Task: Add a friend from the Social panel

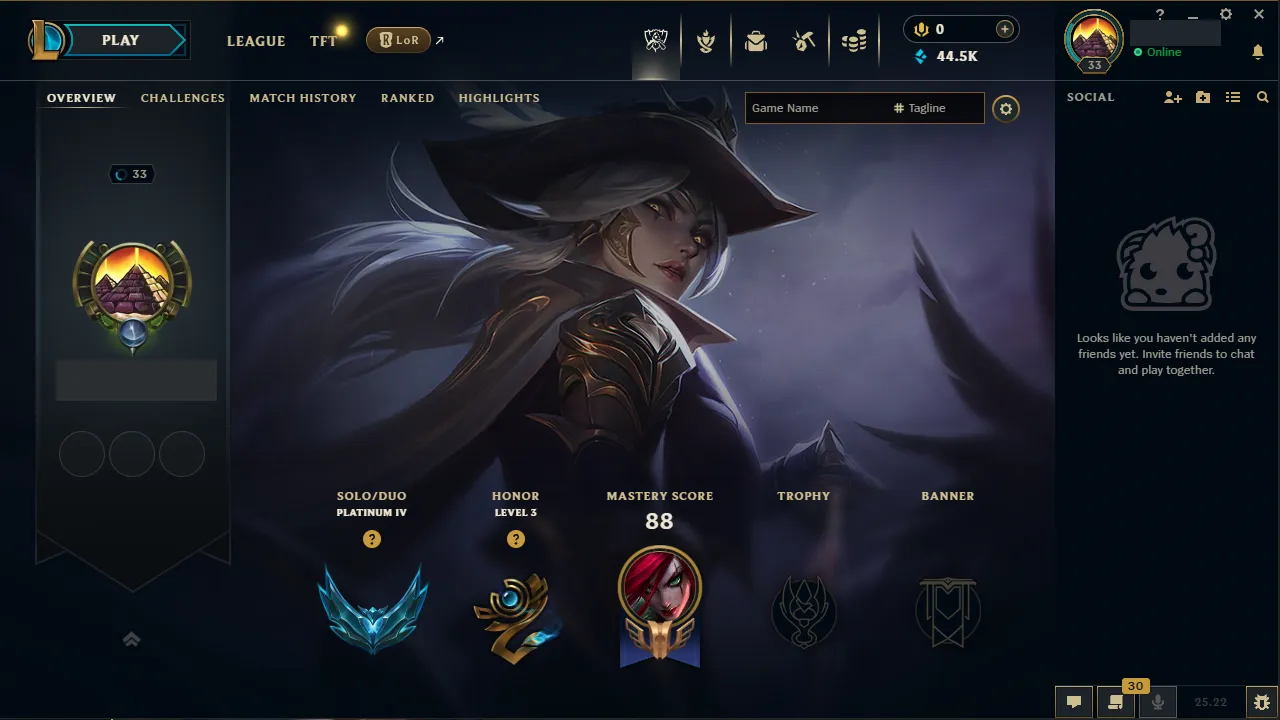Action: pyautogui.click(x=1171, y=97)
